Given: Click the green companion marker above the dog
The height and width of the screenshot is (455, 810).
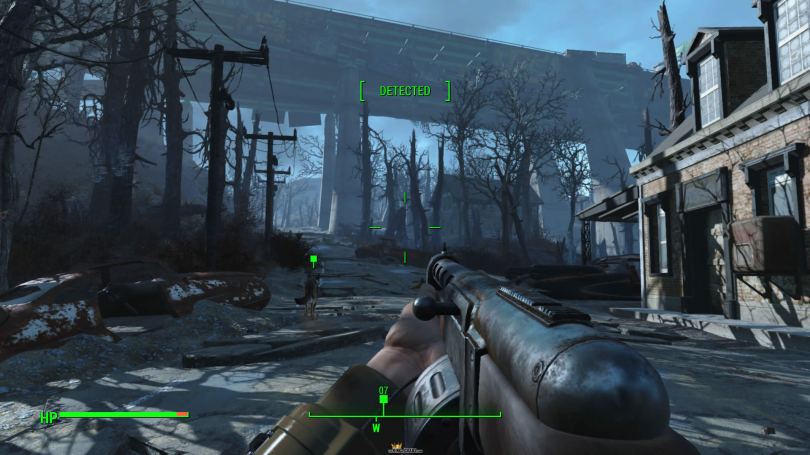Looking at the screenshot, I should coord(313,260).
